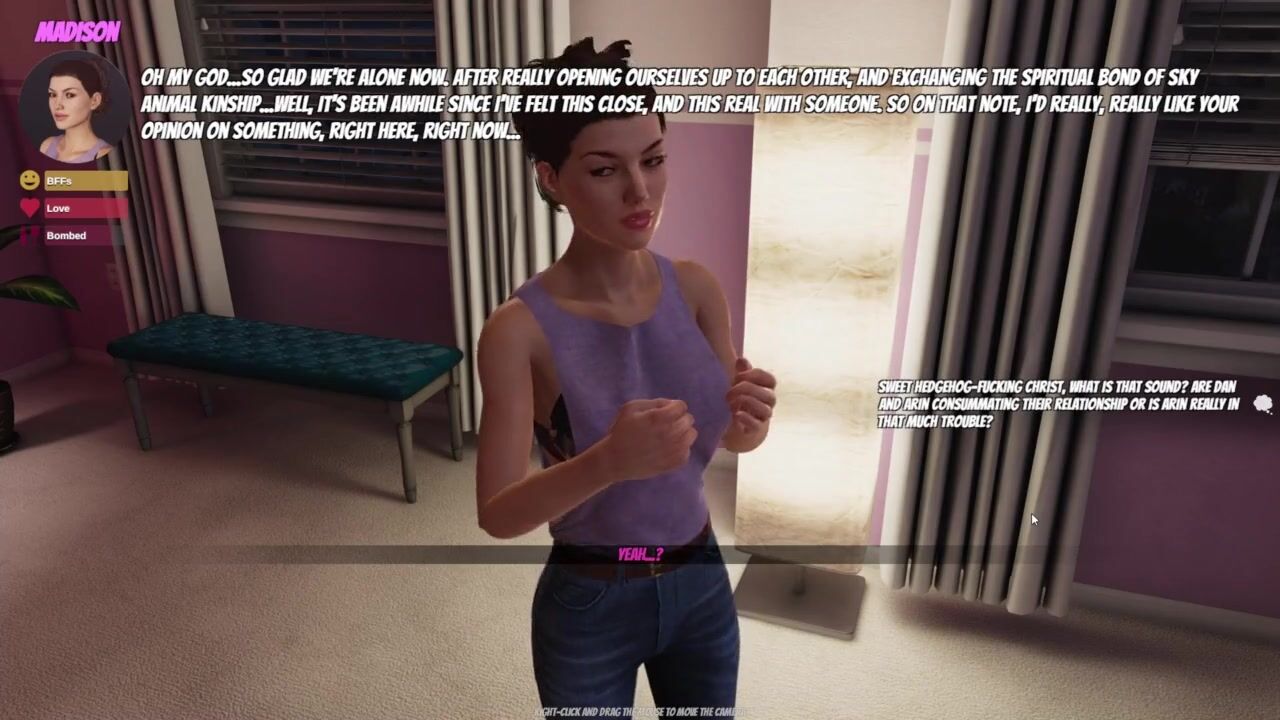Choose the "Yeah...?" dialogue reply
Screen dimensions: 1280x720
coord(640,554)
